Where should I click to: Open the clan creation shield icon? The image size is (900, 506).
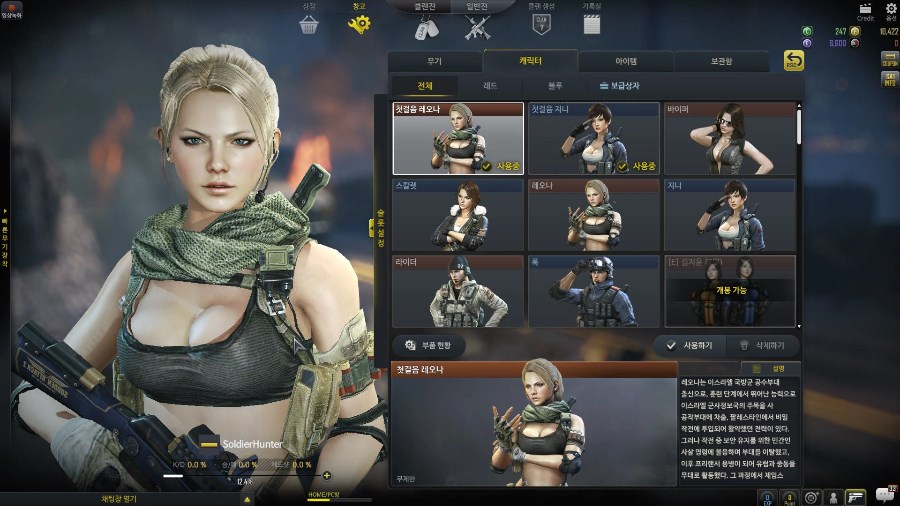tap(541, 22)
